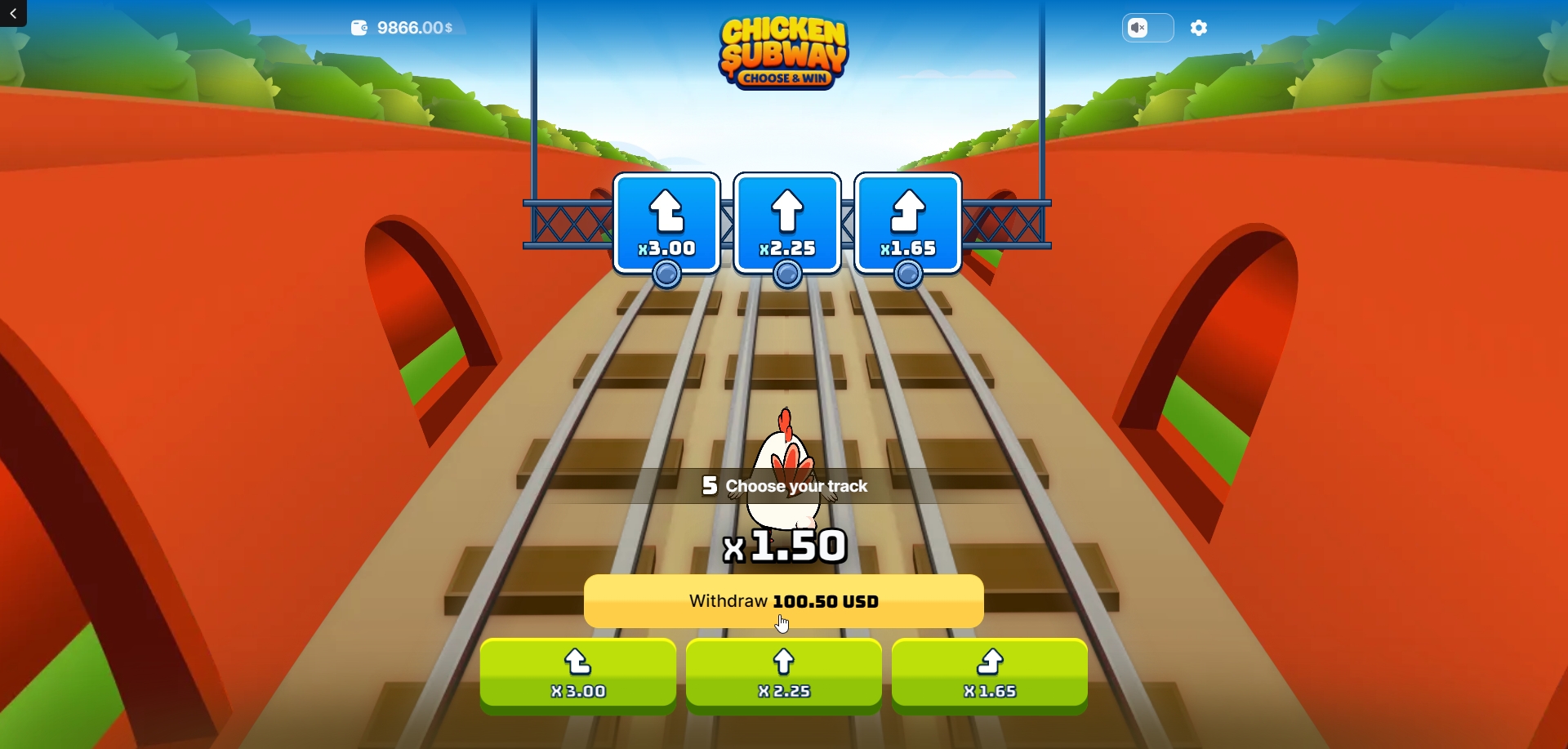Toggle the sound switch at the top right
This screenshot has height=749, width=1568.
(x=1147, y=28)
